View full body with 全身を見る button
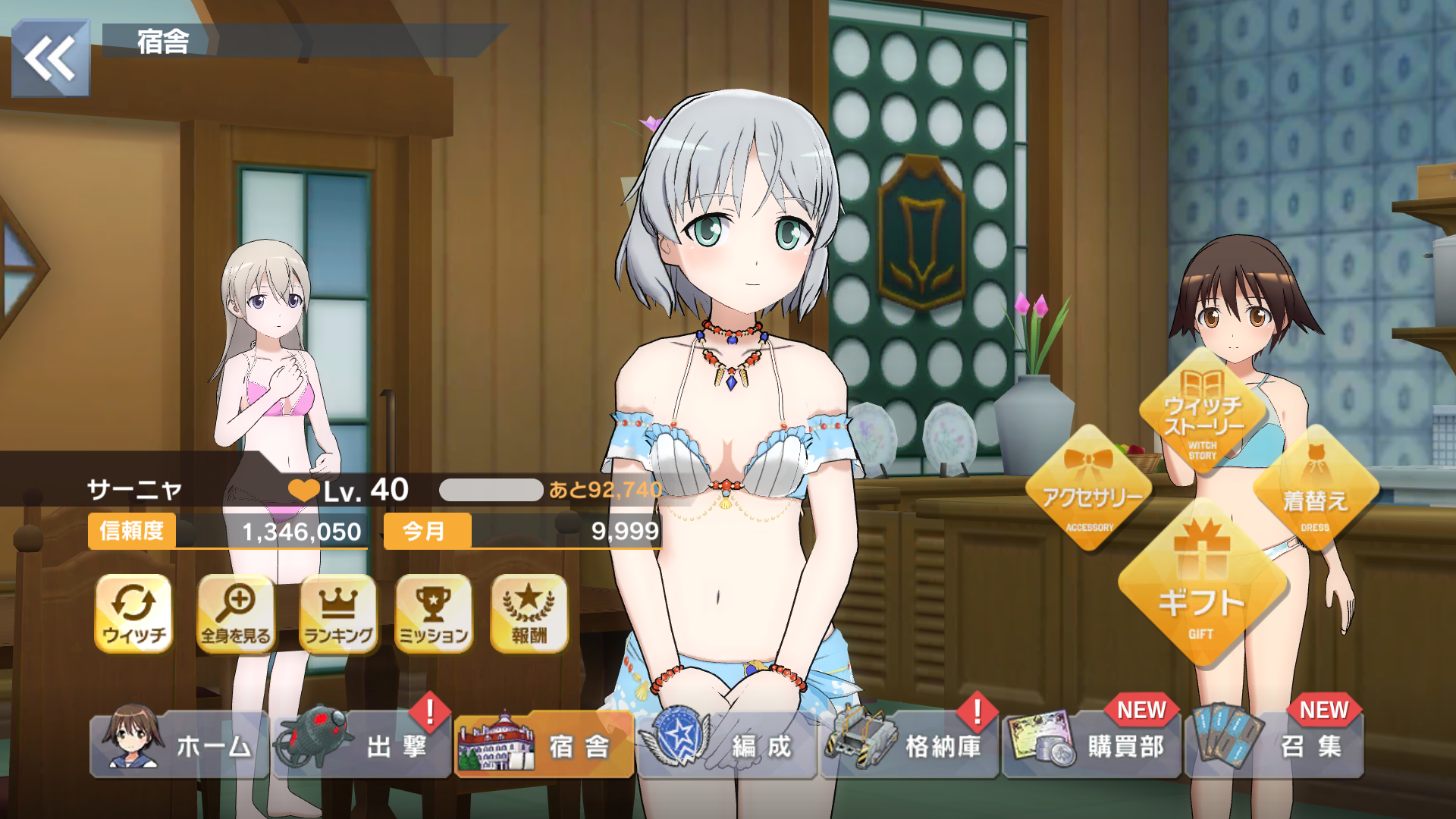This screenshot has height=819, width=1456. (x=236, y=613)
